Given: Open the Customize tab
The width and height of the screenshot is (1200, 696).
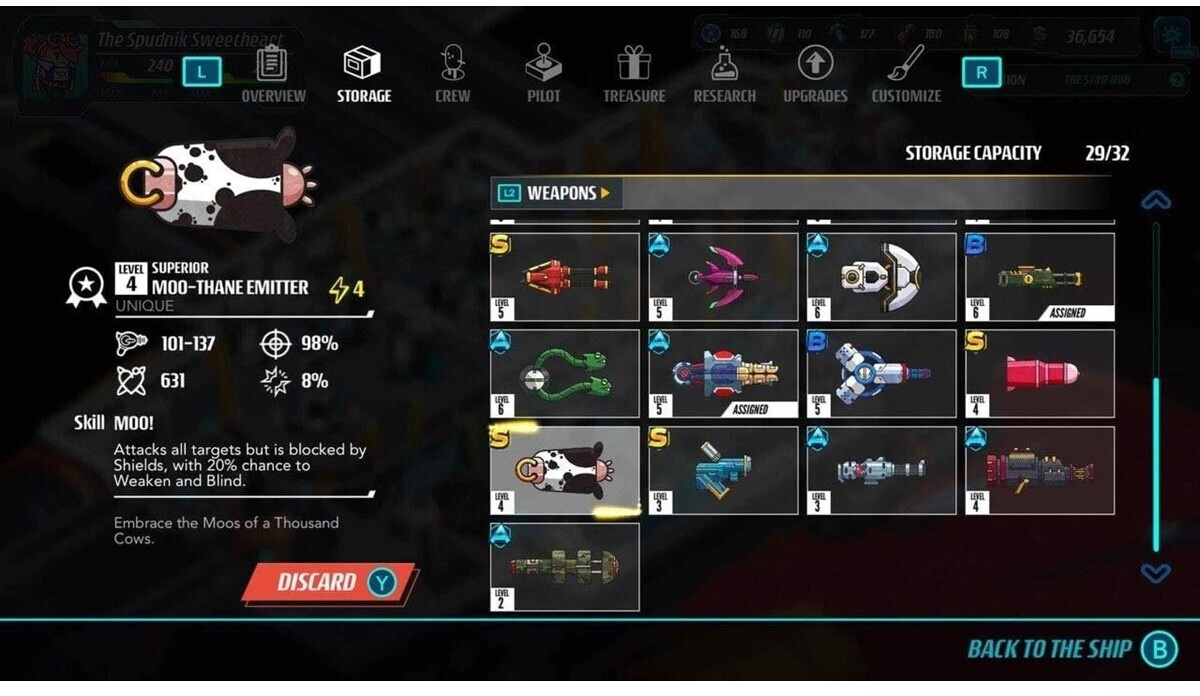Looking at the screenshot, I should pyautogui.click(x=906, y=75).
